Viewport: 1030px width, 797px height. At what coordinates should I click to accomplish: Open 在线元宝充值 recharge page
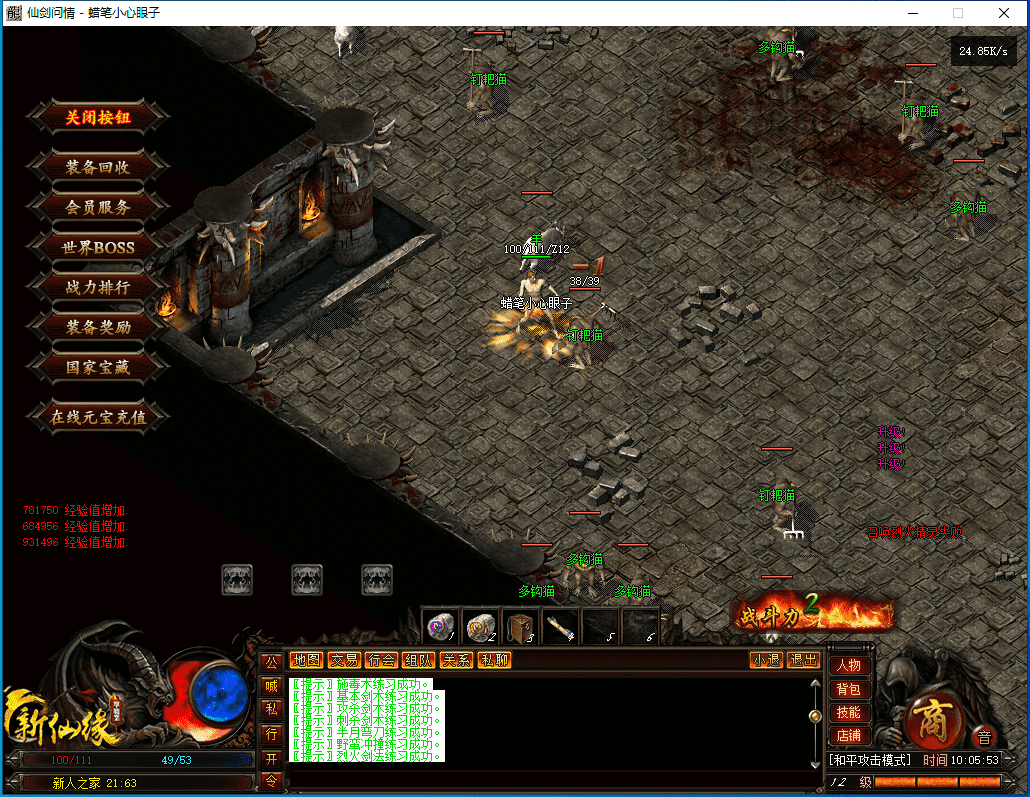pos(98,417)
